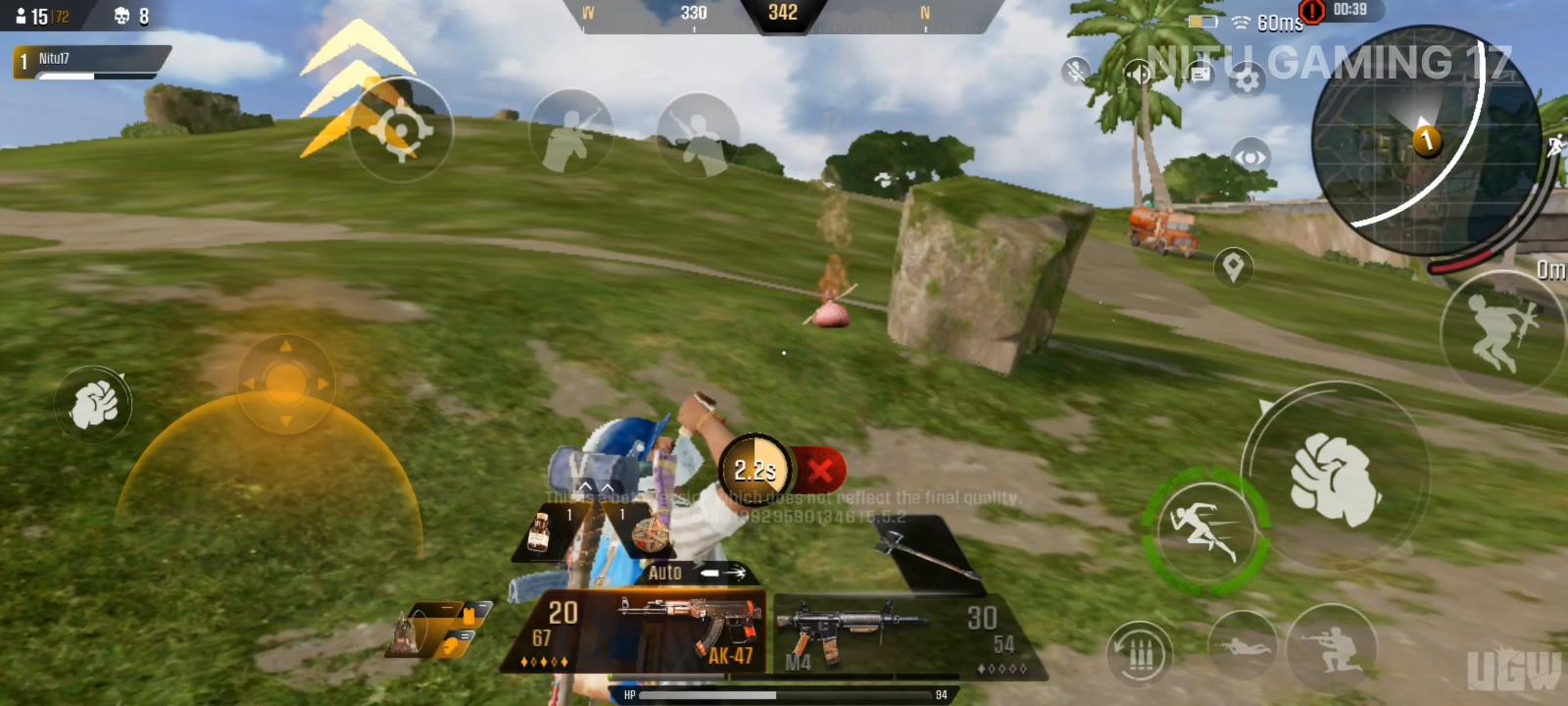The height and width of the screenshot is (706, 1568).
Task: Open the settings gear icon
Action: click(1248, 77)
